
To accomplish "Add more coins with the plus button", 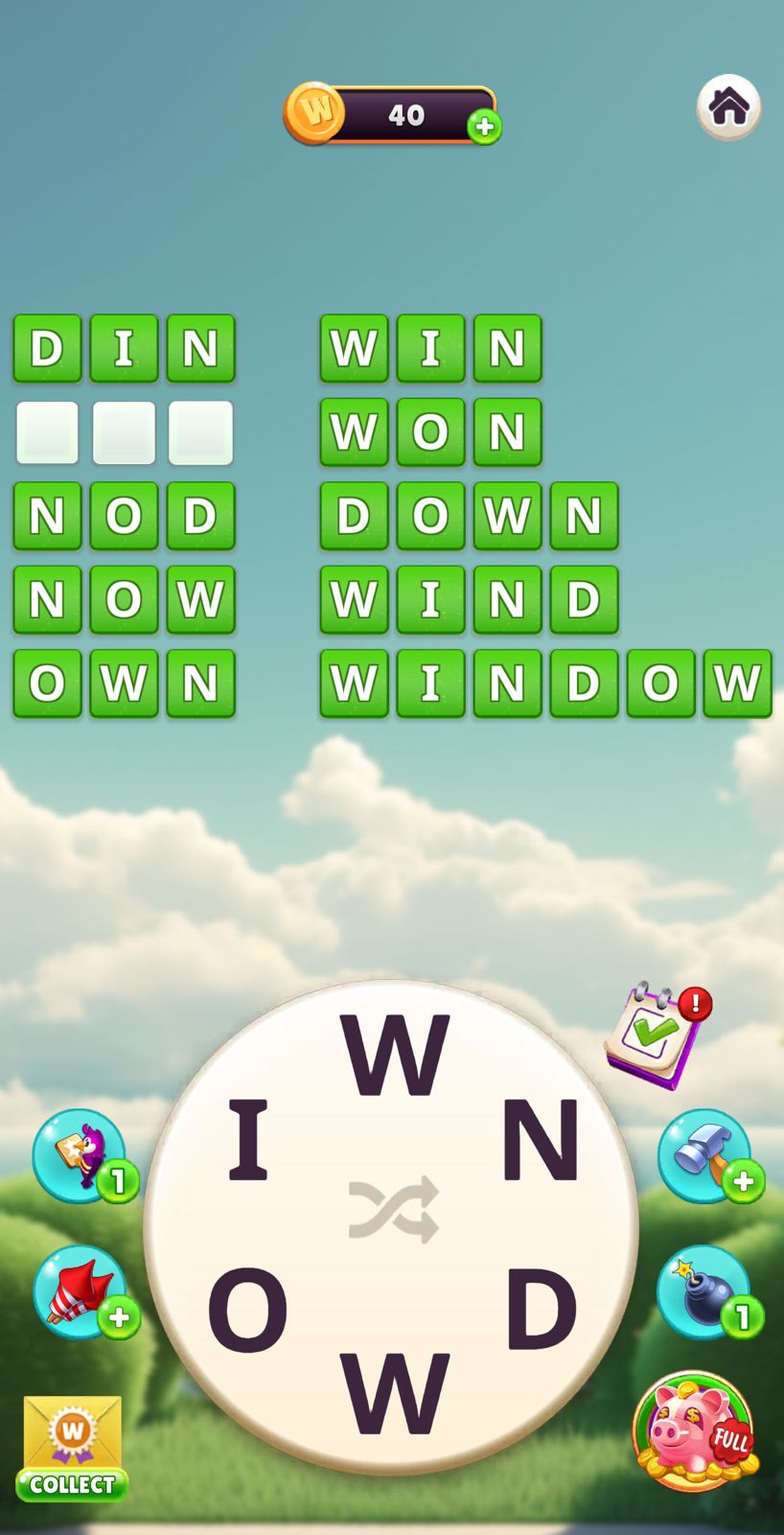I will pos(484,127).
